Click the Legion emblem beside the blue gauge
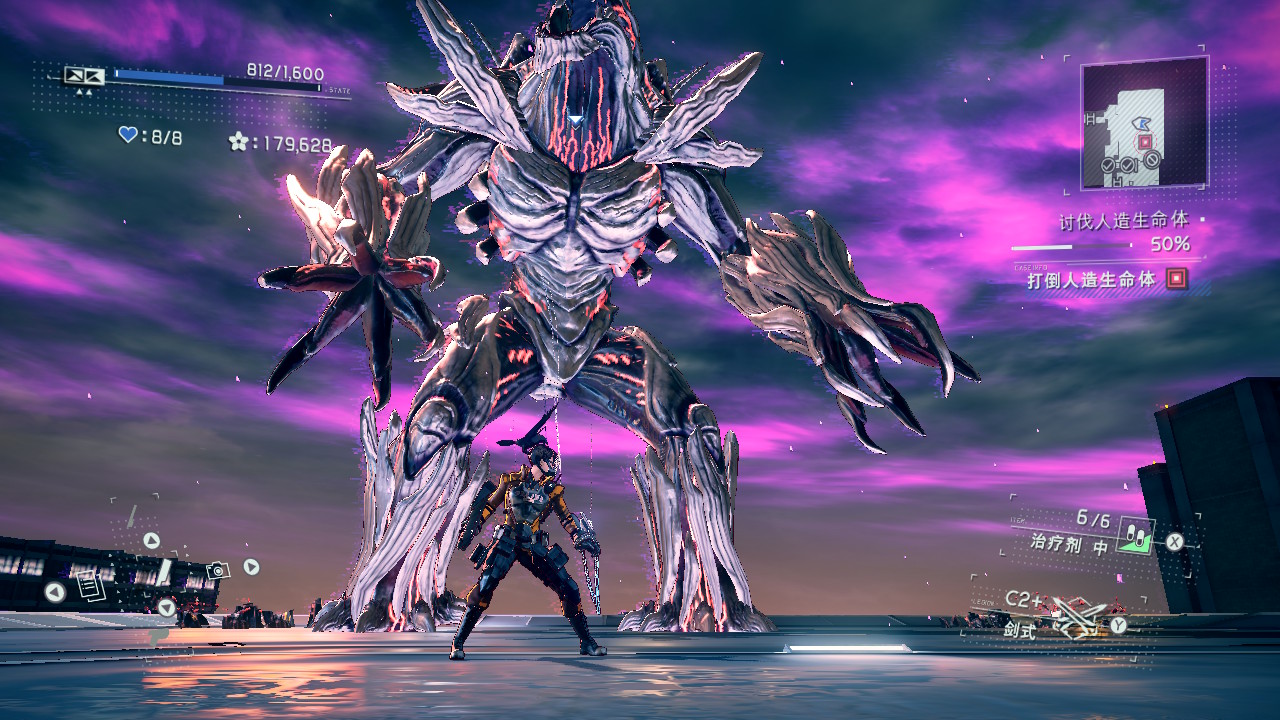The width and height of the screenshot is (1280, 720). click(84, 75)
